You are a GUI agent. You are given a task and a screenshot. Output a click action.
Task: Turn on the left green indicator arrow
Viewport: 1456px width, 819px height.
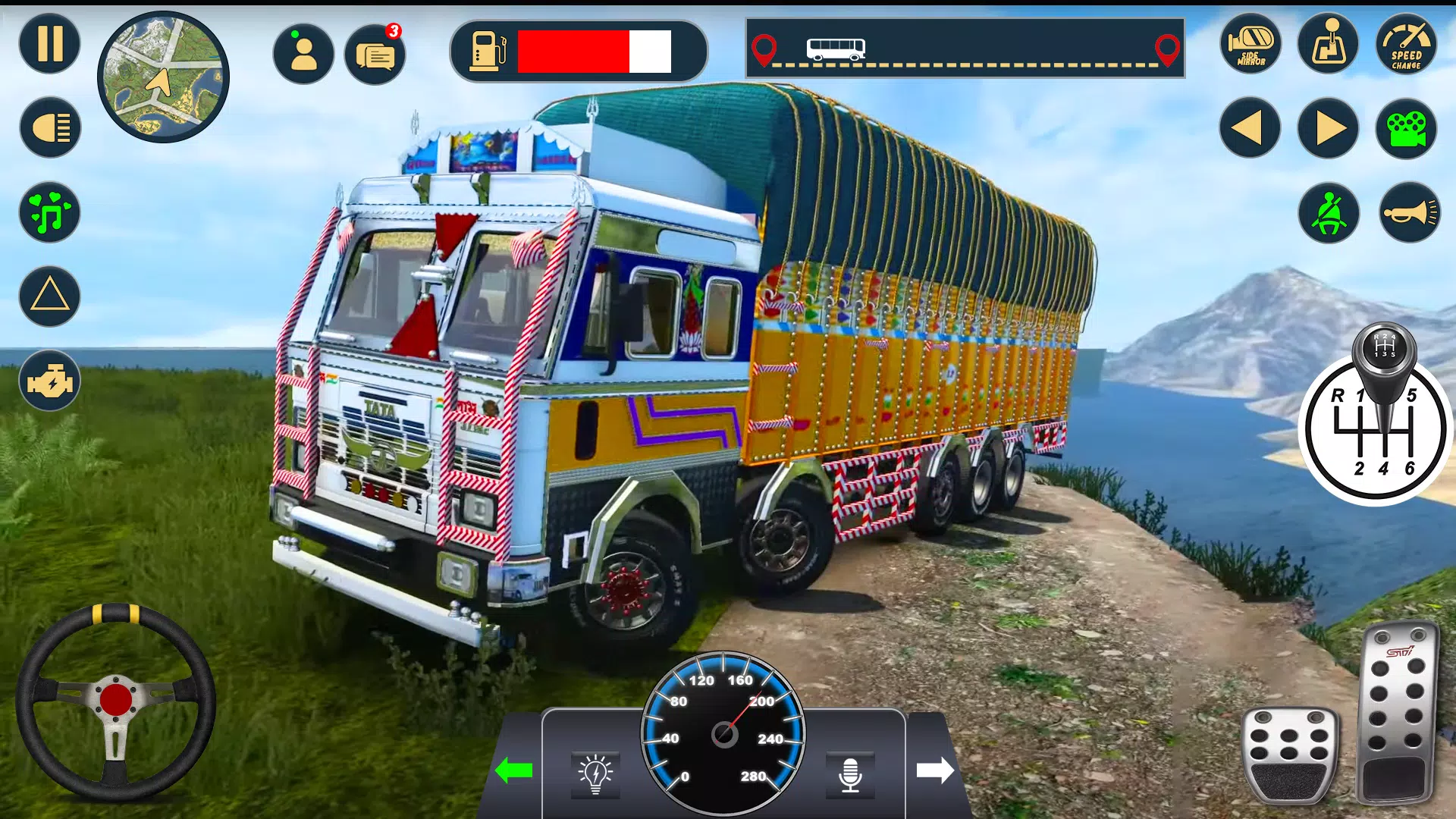pyautogui.click(x=514, y=771)
